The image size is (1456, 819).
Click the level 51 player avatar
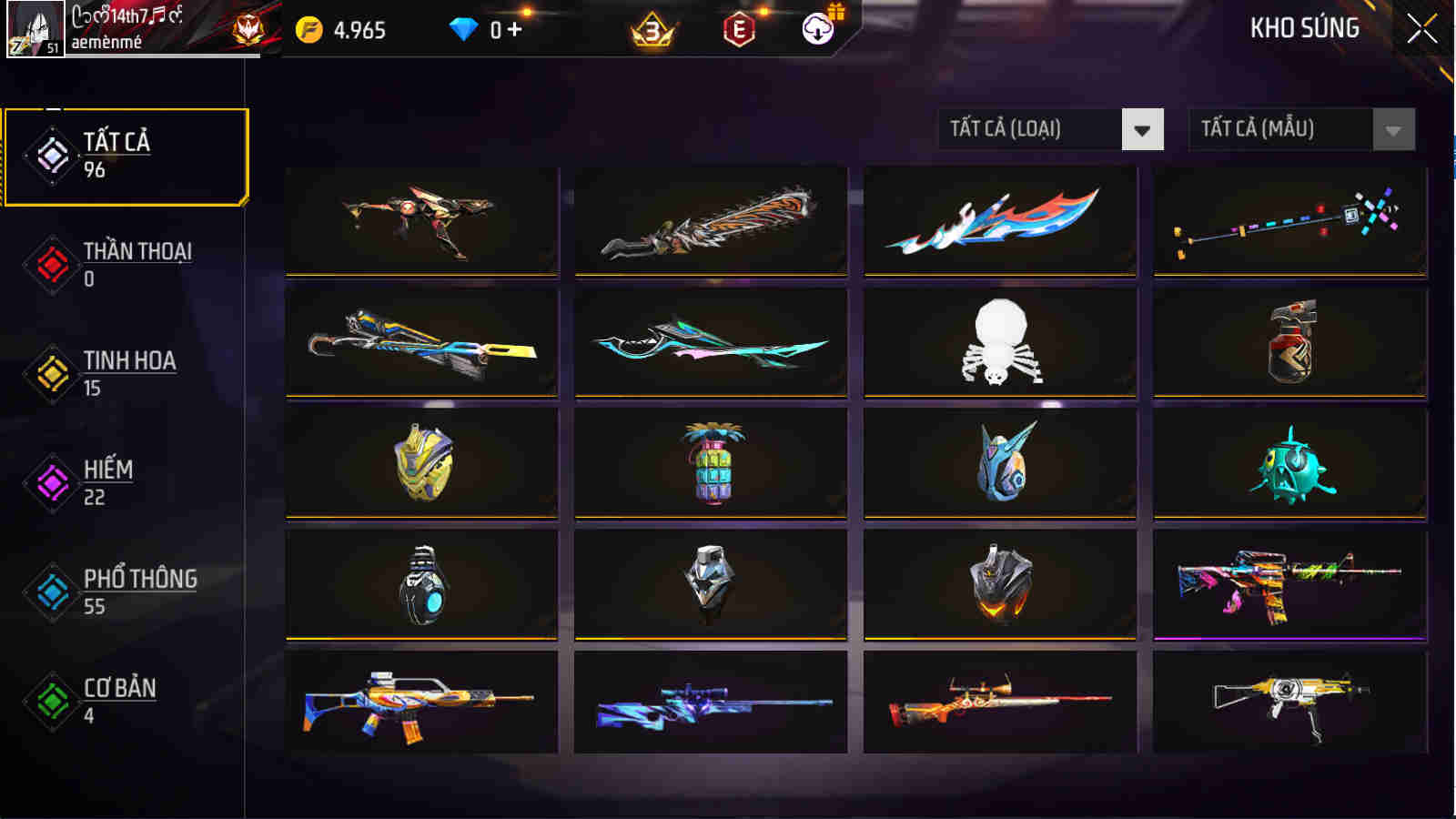click(x=36, y=29)
